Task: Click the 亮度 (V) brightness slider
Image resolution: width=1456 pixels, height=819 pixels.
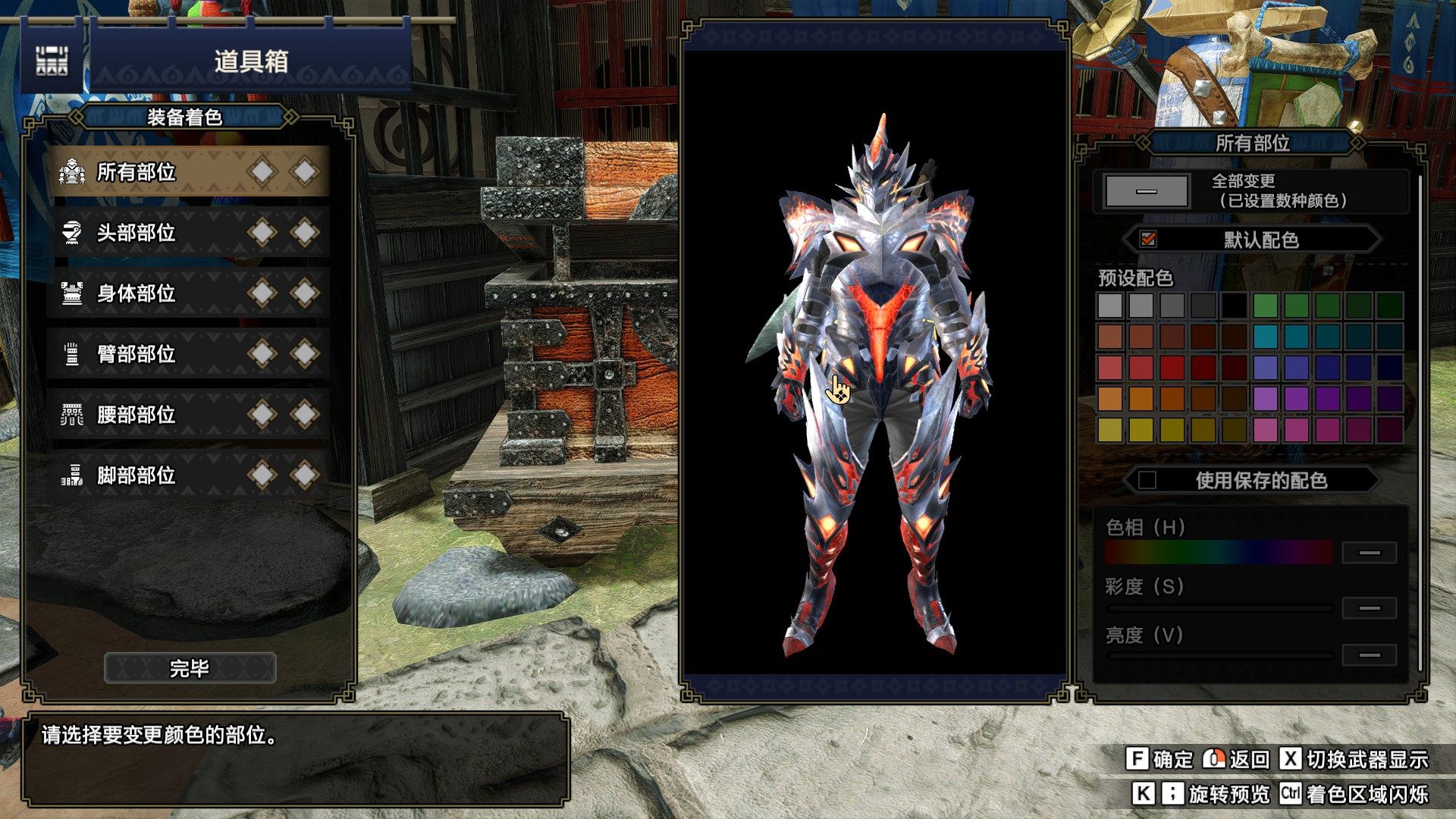Action: click(1219, 655)
